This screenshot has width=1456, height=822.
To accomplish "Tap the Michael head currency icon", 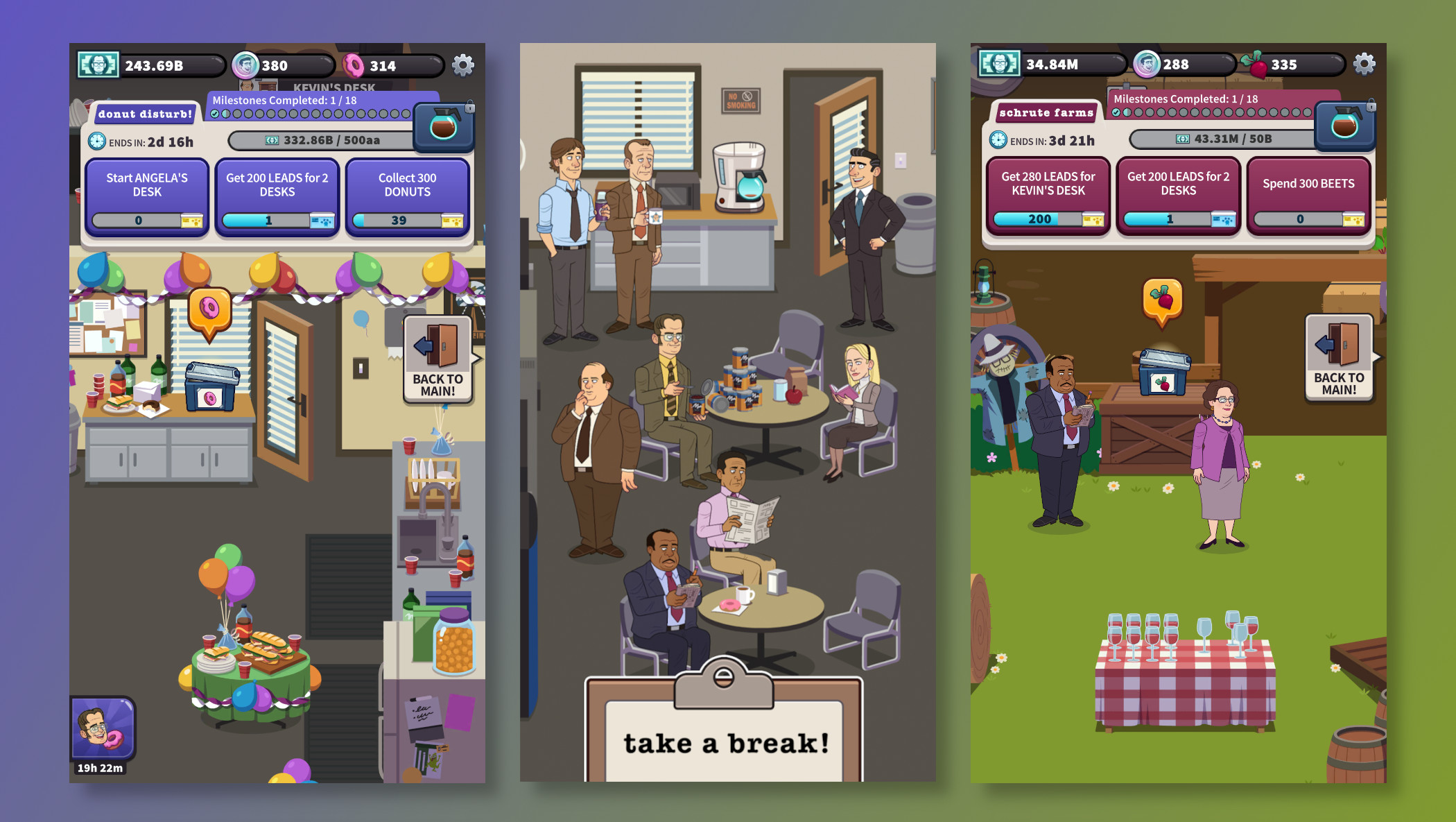I will (244, 66).
